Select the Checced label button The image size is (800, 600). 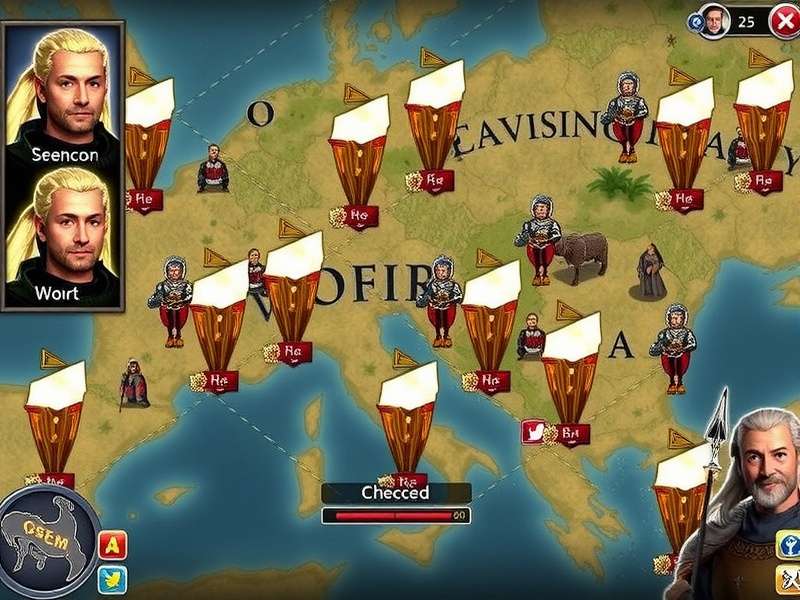coord(396,492)
